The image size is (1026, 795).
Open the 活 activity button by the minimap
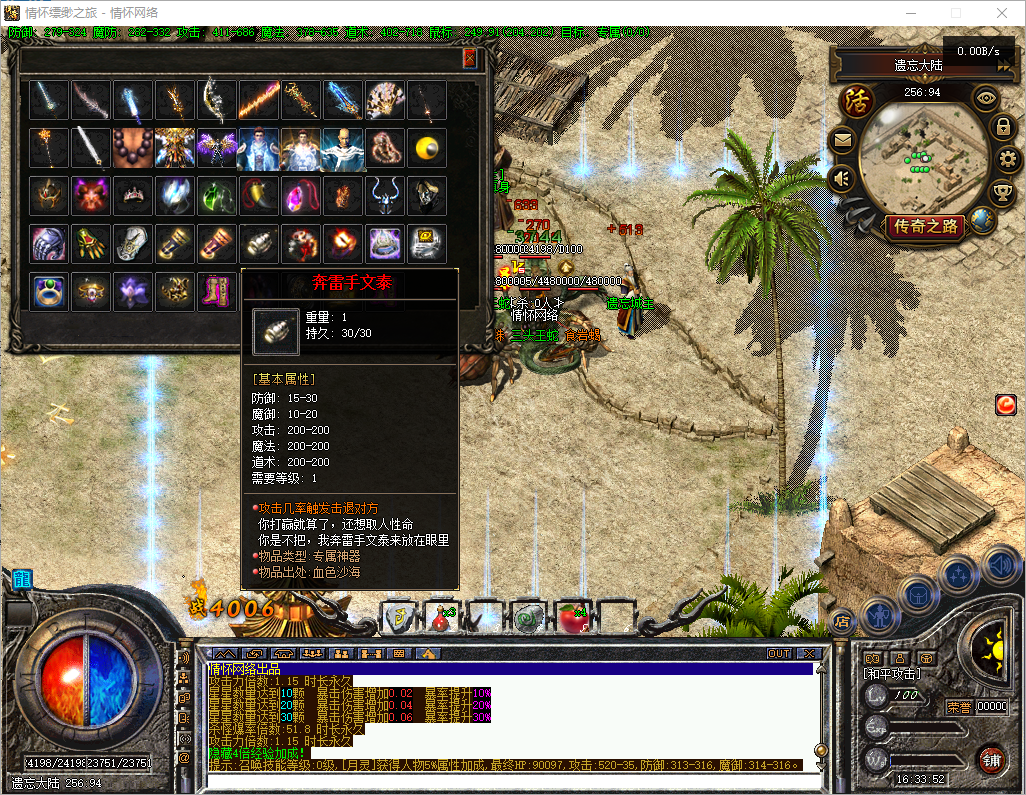tap(855, 102)
